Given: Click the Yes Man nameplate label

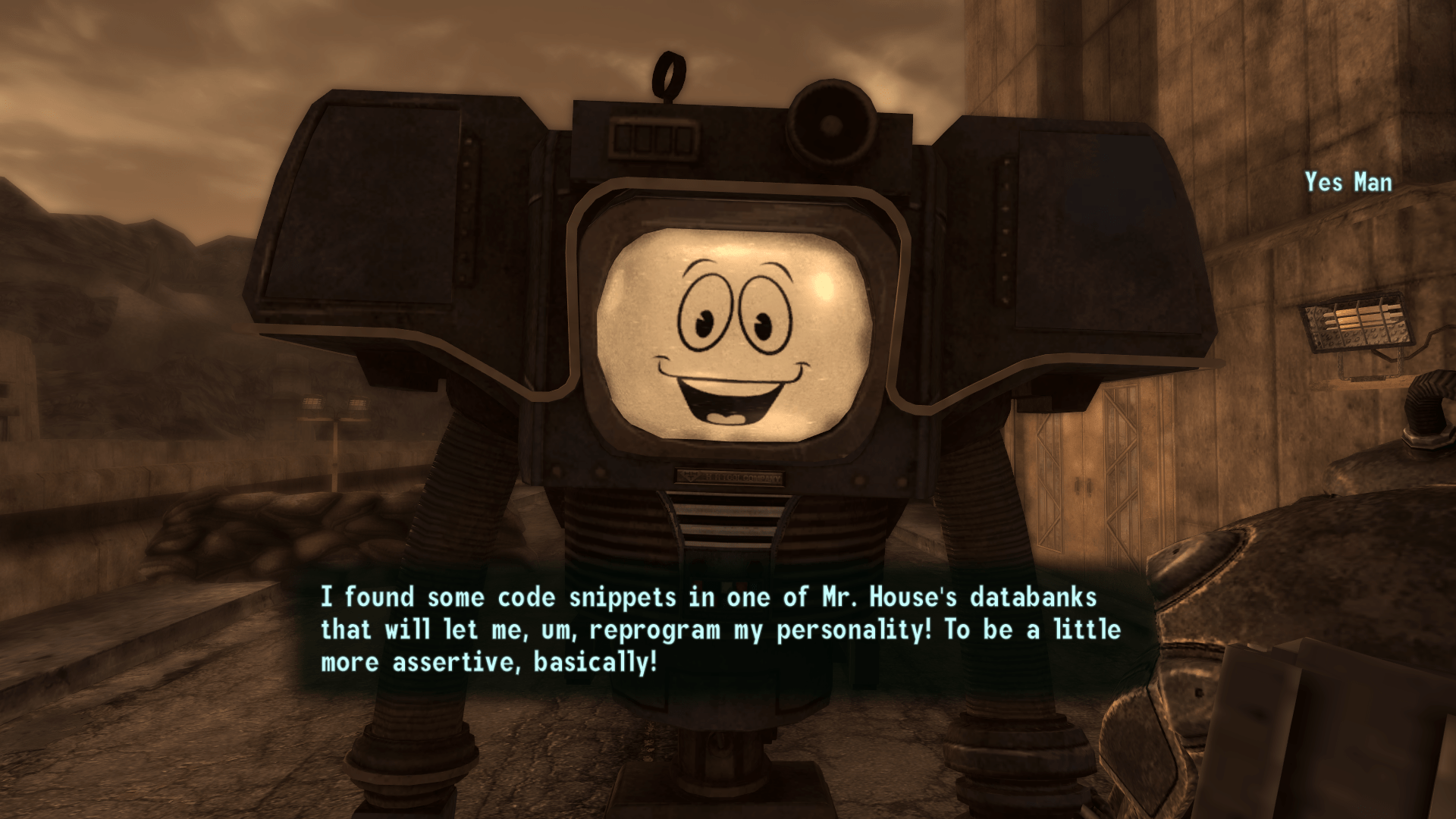Looking at the screenshot, I should (1348, 182).
